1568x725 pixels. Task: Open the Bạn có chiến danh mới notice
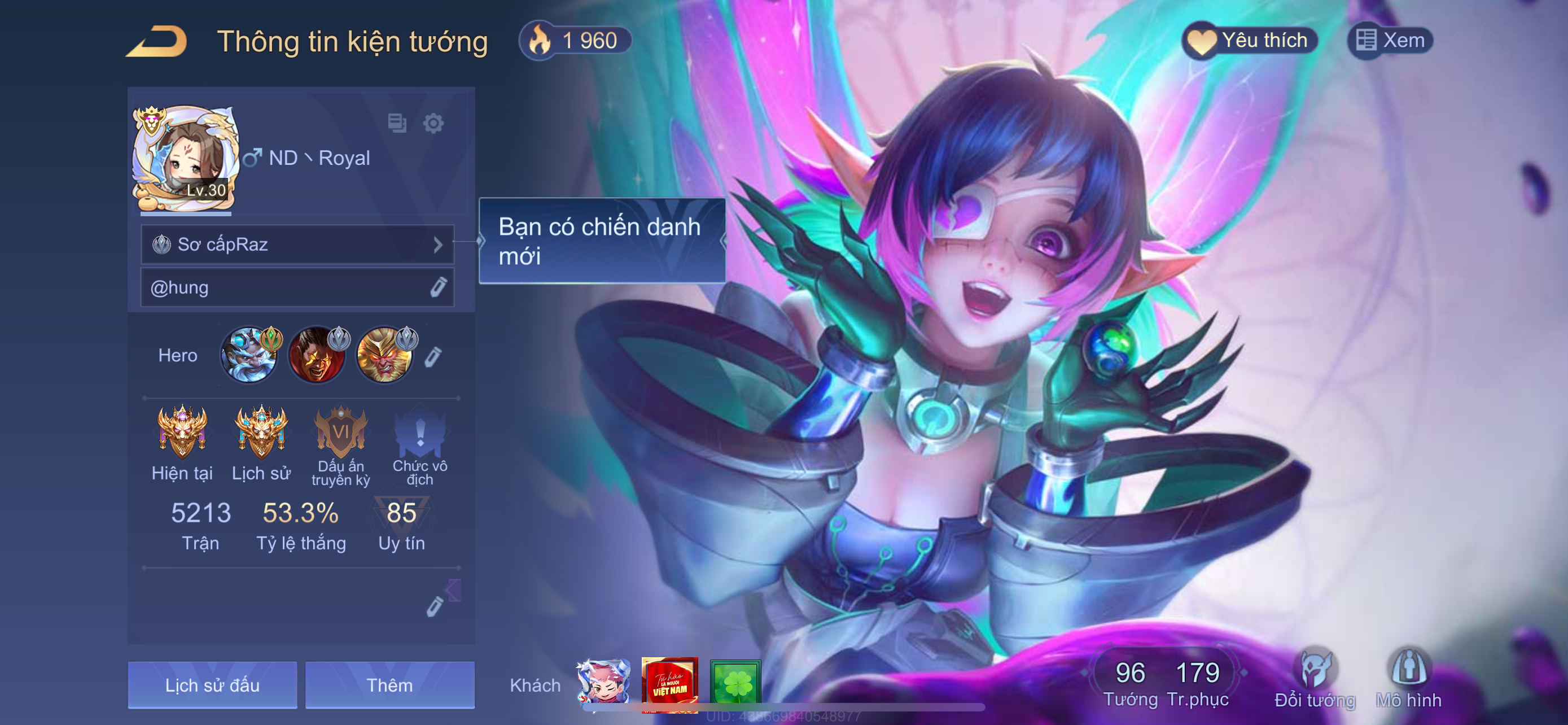pos(602,241)
